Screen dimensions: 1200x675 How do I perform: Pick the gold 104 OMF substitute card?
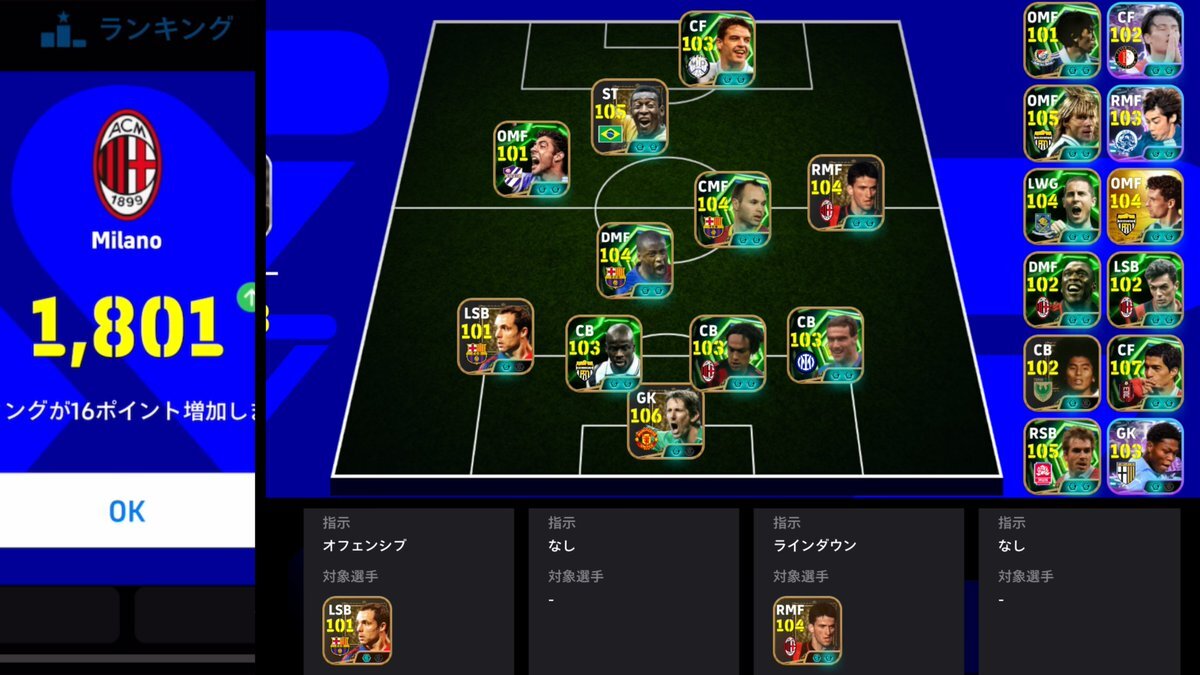tap(1145, 206)
